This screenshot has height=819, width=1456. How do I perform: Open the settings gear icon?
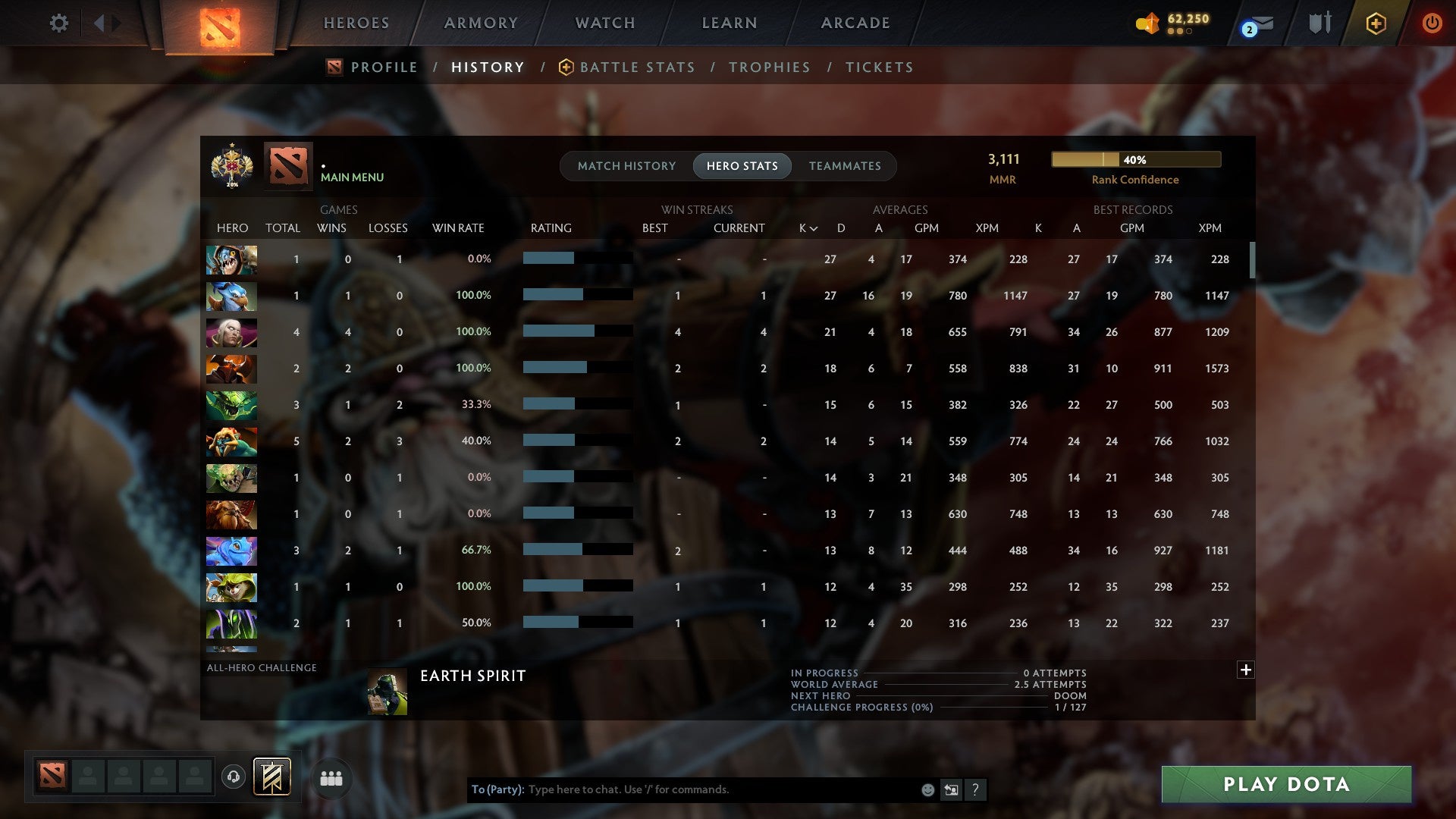click(59, 23)
